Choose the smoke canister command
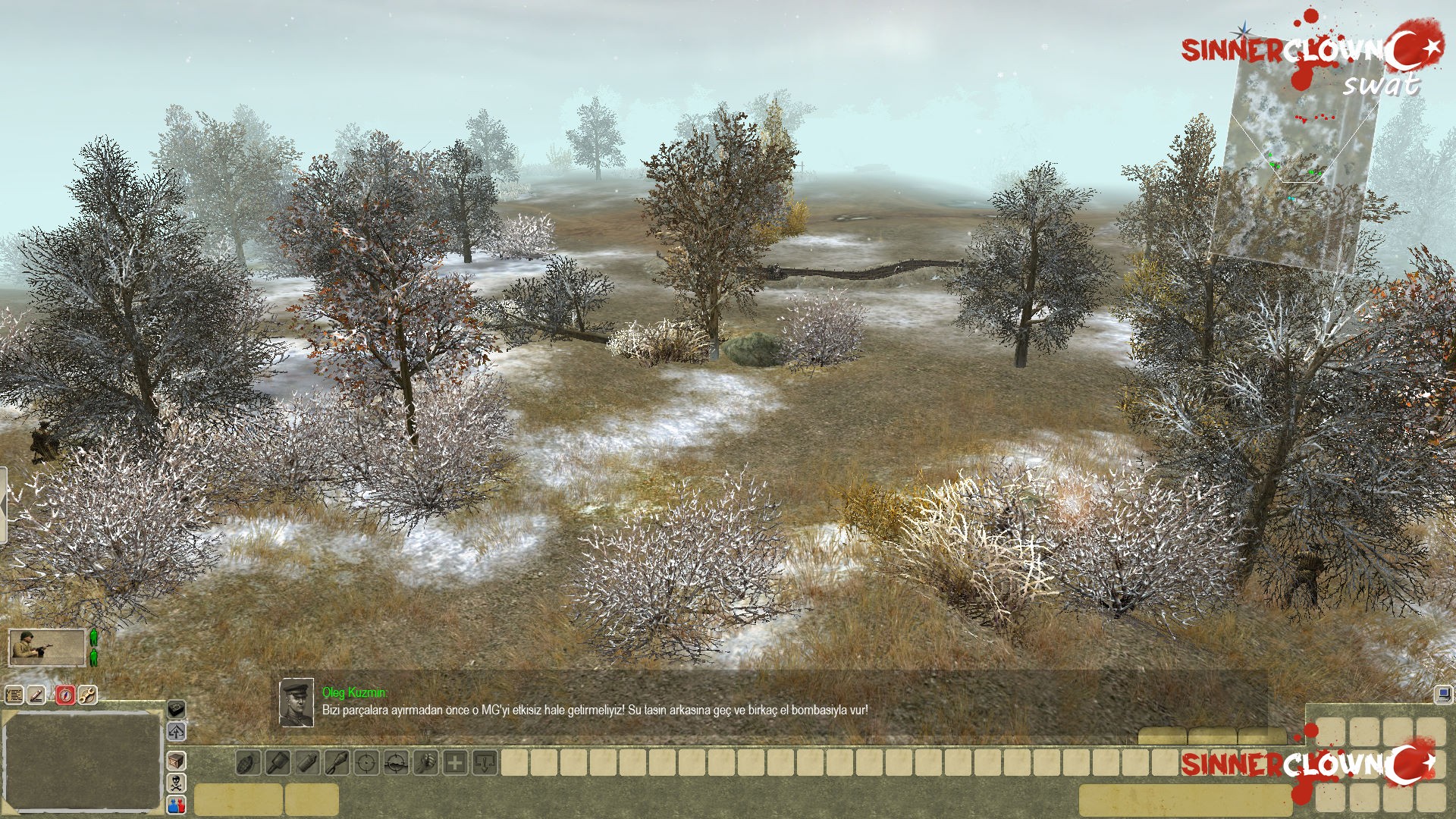The width and height of the screenshot is (1456, 819). [x=307, y=763]
